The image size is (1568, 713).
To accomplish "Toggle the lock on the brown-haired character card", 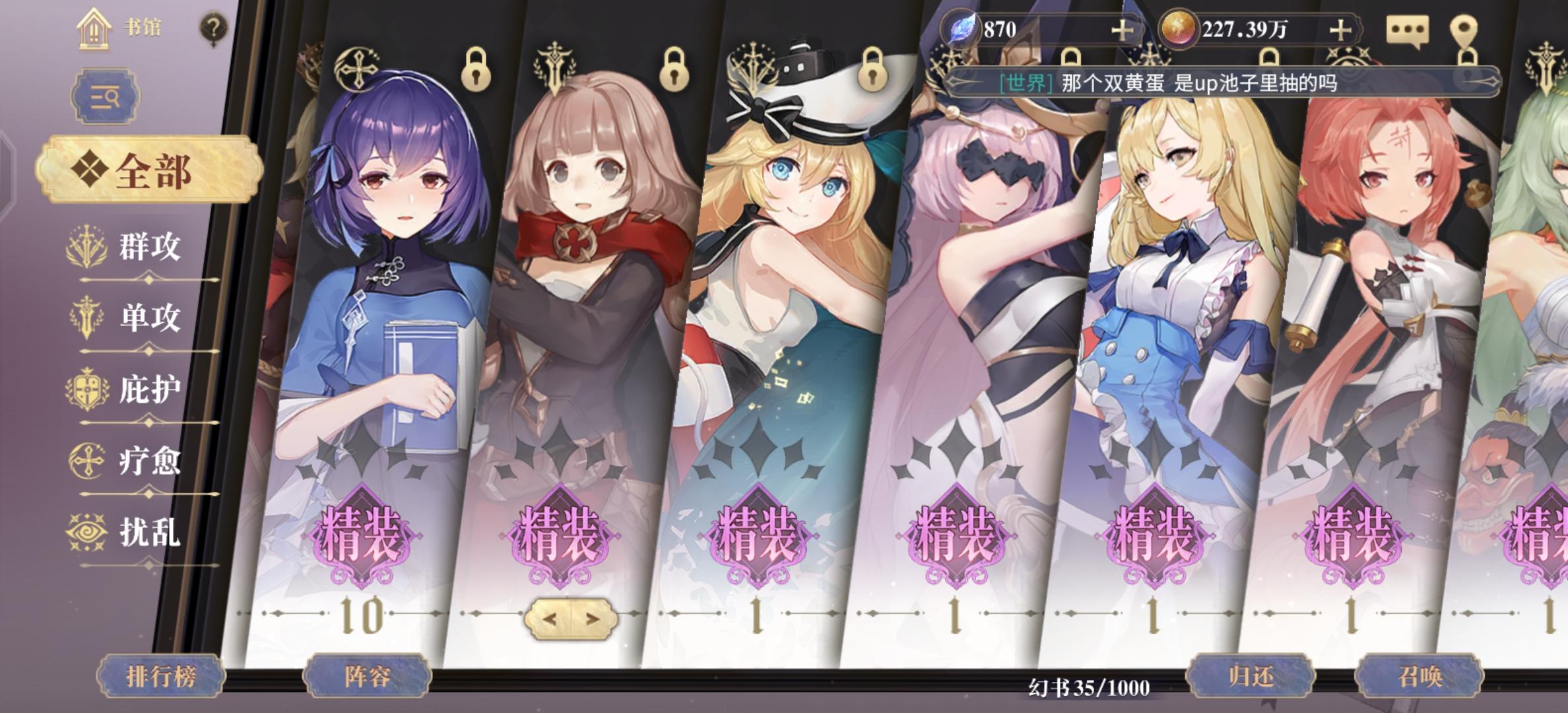I will point(675,70).
